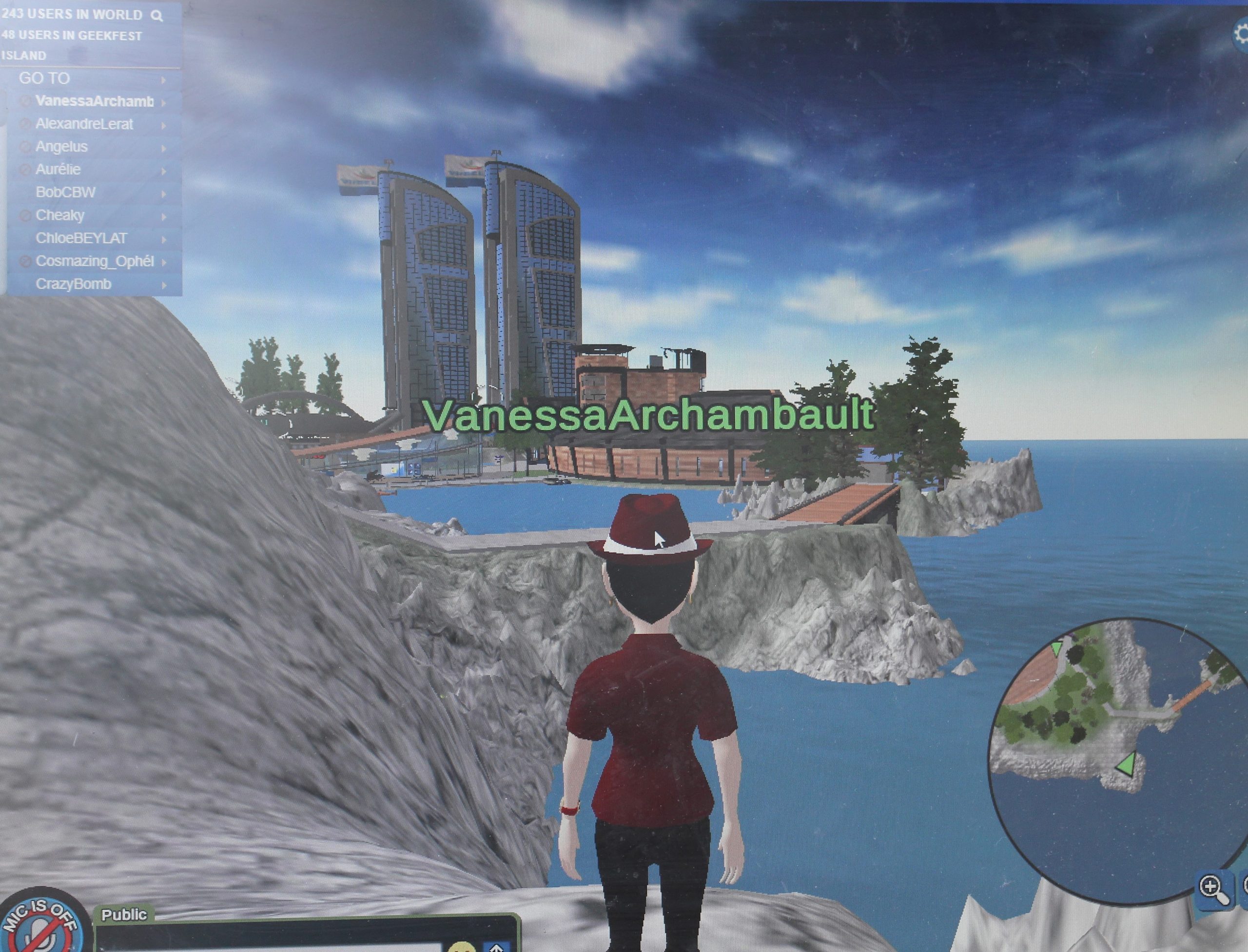Choose Cheaky from the user list
The width and height of the screenshot is (1248, 952).
coord(60,215)
